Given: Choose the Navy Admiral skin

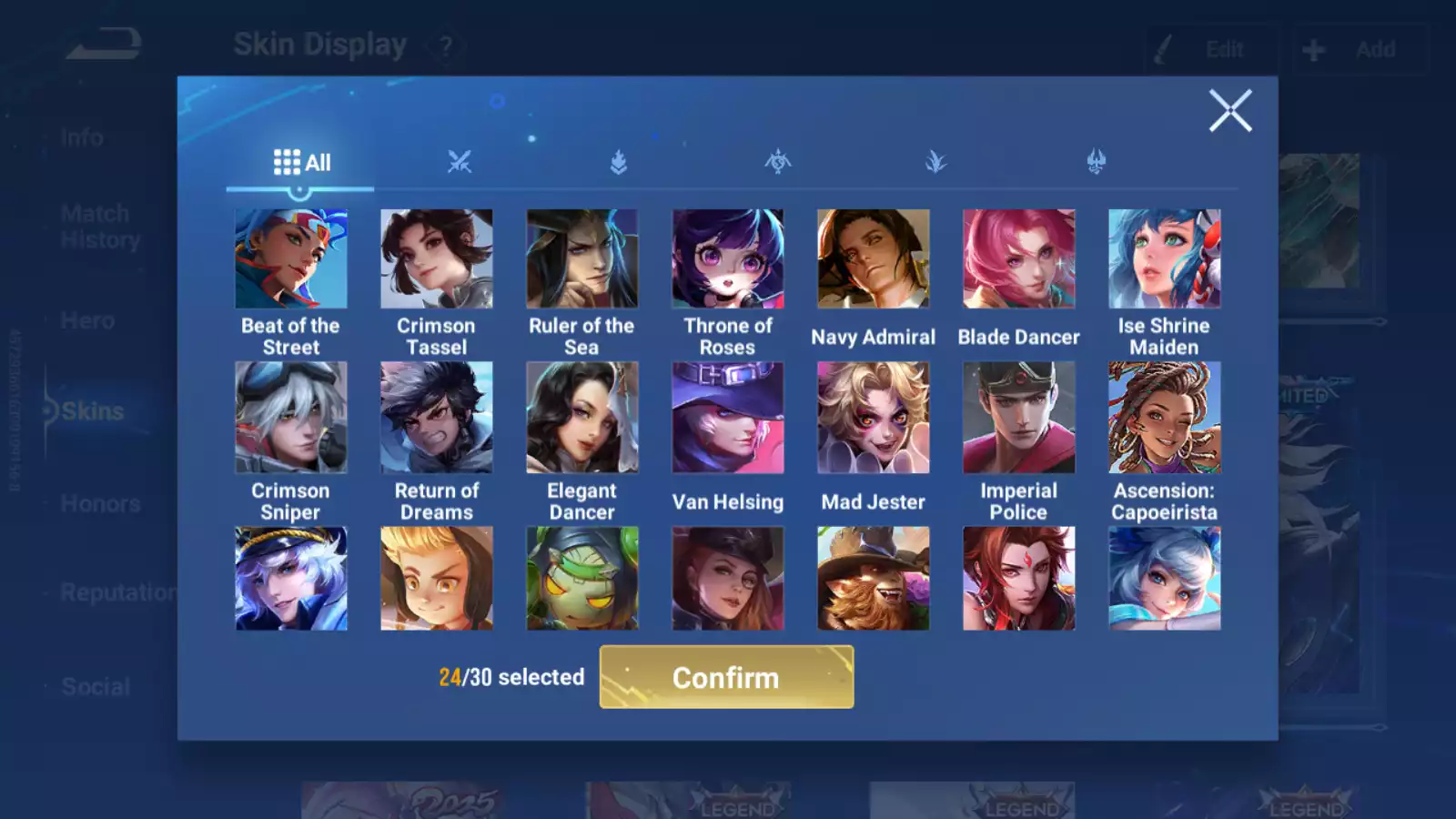Looking at the screenshot, I should pyautogui.click(x=874, y=259).
